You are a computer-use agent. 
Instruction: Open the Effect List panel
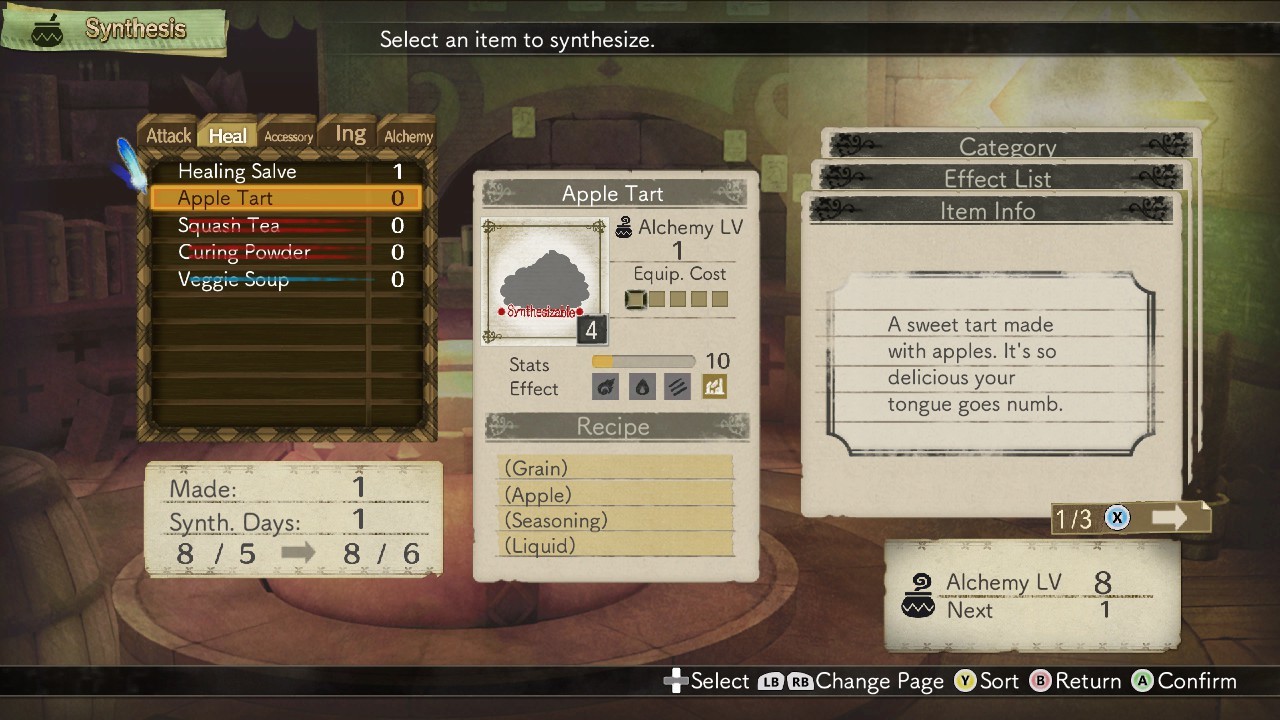tap(998, 179)
